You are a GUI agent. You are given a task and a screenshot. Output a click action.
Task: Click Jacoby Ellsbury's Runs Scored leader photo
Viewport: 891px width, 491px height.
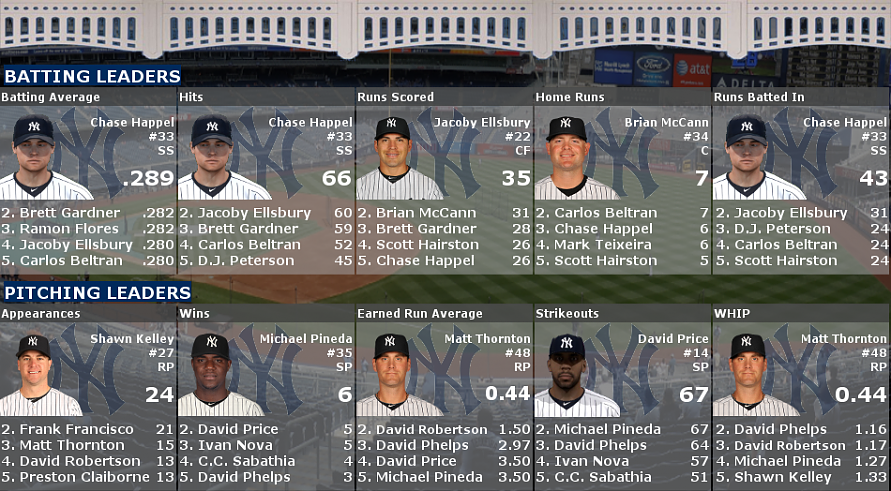(392, 158)
